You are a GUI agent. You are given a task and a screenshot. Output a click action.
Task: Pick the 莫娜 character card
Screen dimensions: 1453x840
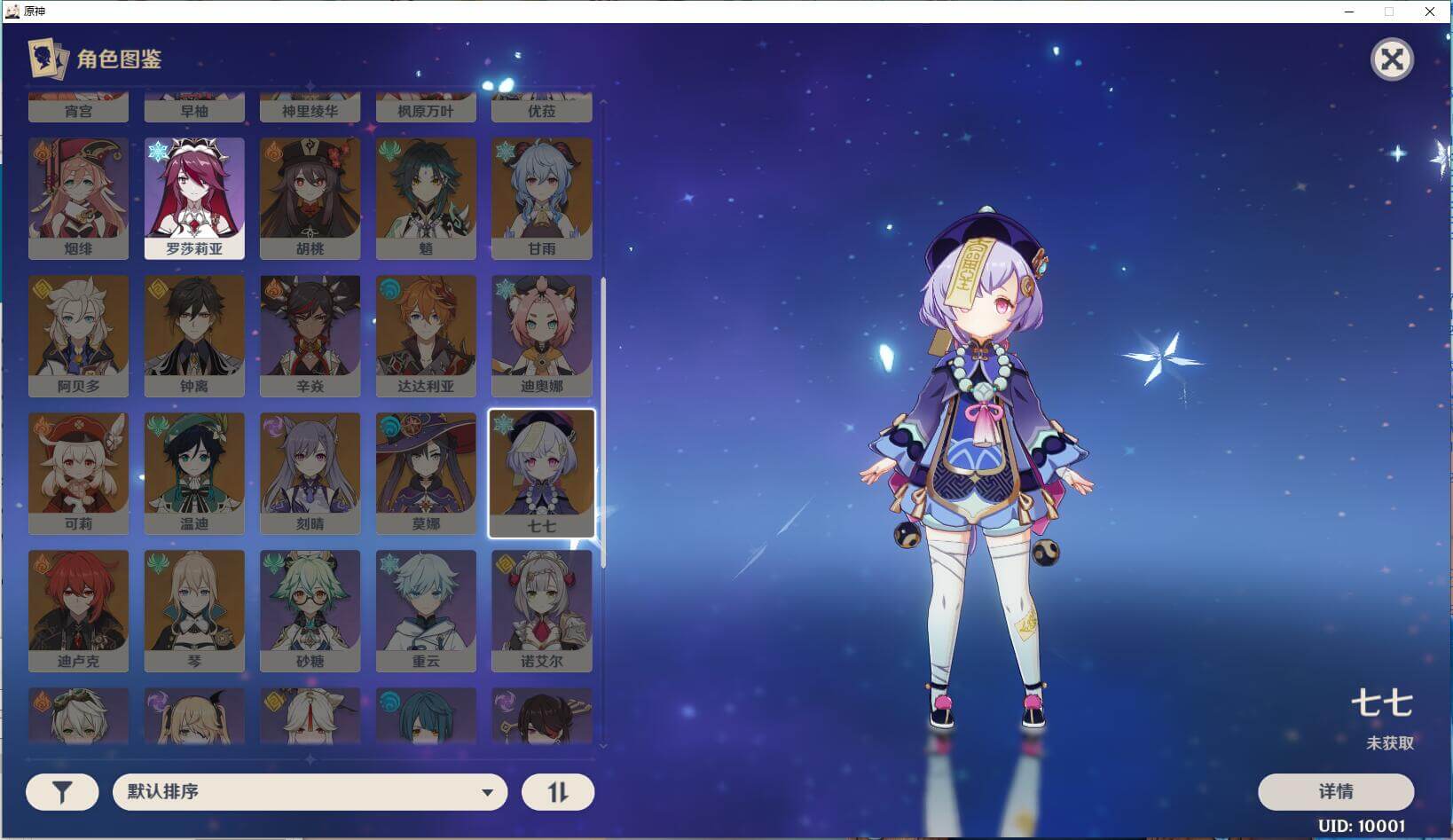pos(426,472)
